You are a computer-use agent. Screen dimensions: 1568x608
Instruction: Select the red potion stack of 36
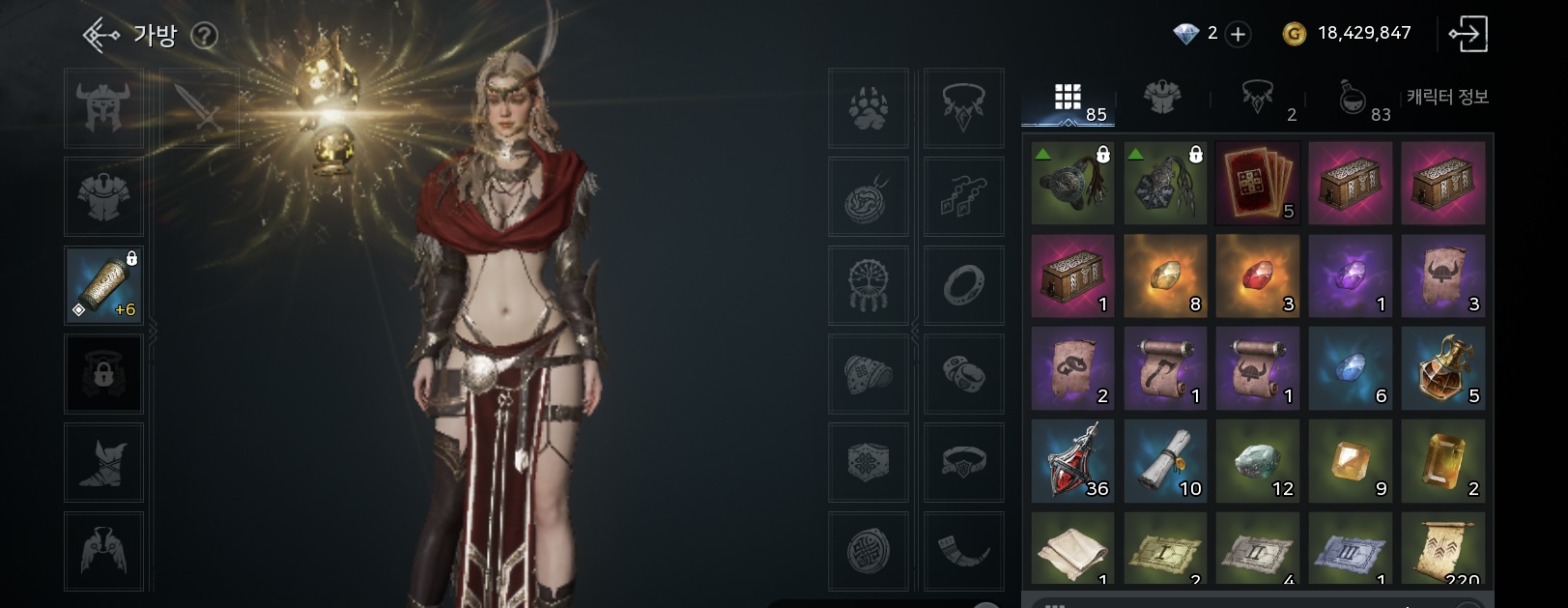(1072, 461)
